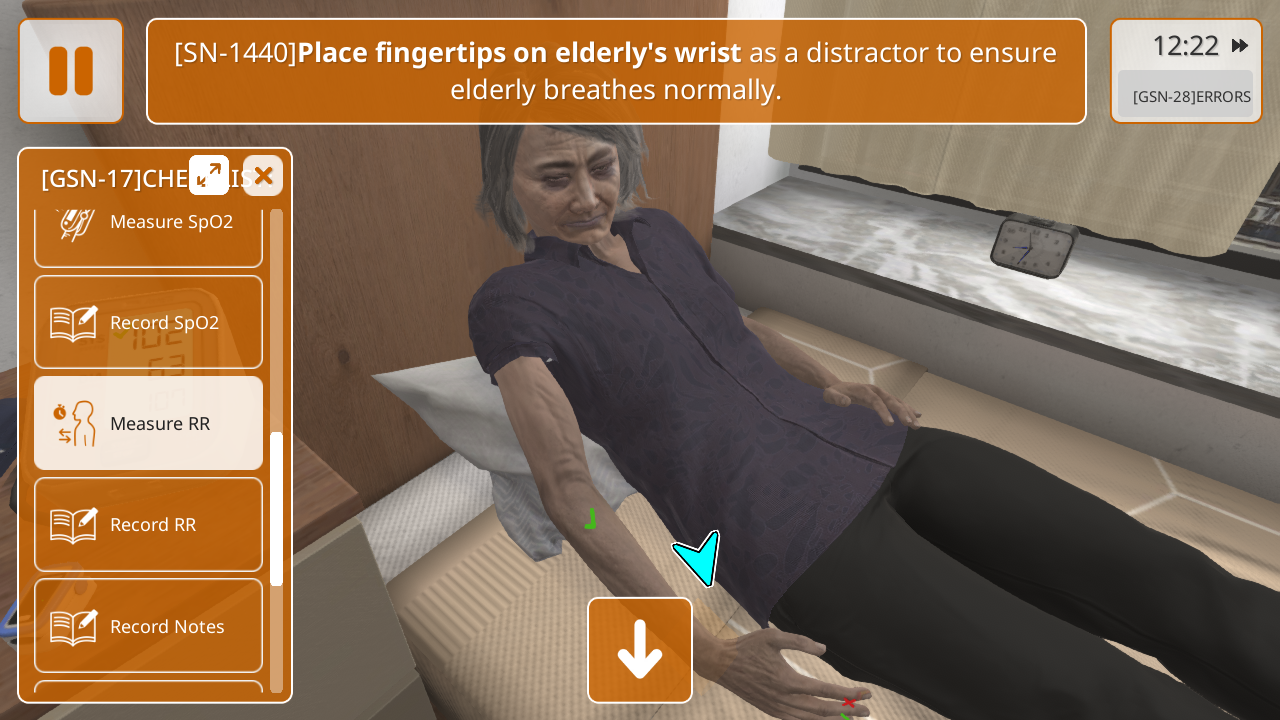Screen dimensions: 1280x720
Task: Close the checklist panel
Action: (x=263, y=176)
